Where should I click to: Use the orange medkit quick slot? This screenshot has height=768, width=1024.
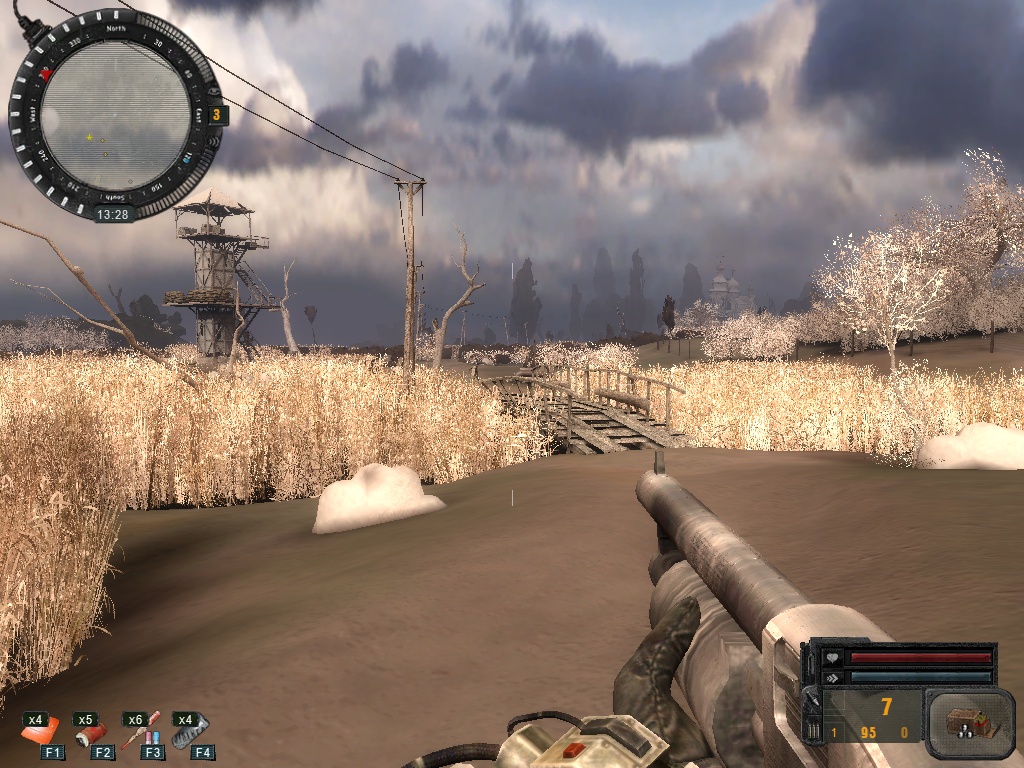[41, 732]
